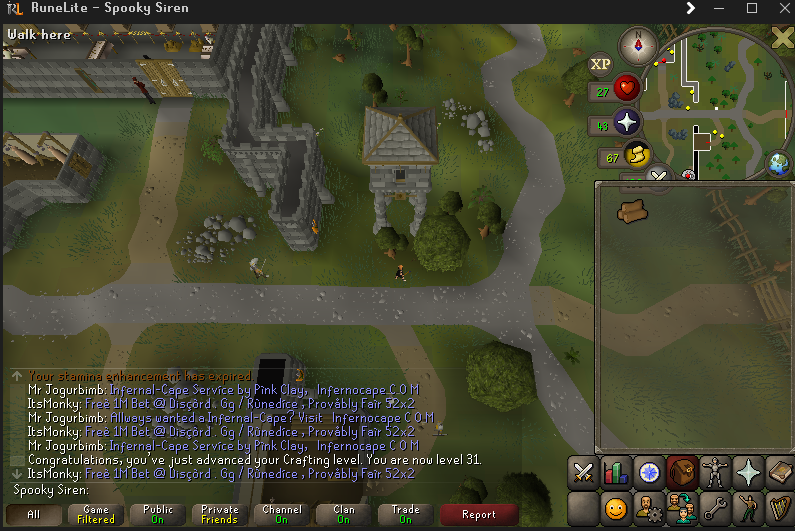
Task: Toggle run using the boot energy orb
Action: pos(635,155)
